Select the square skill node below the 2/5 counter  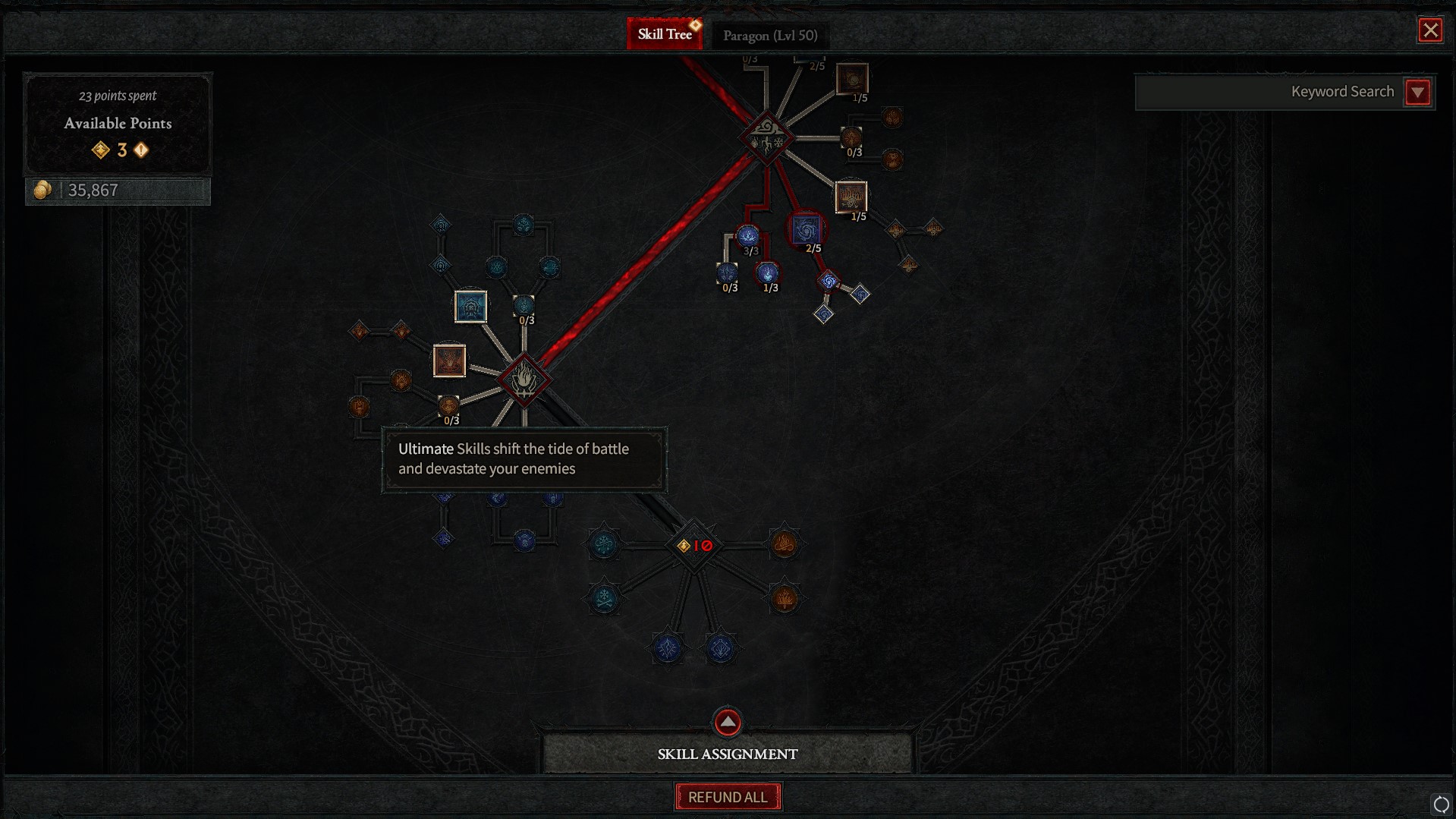click(852, 78)
